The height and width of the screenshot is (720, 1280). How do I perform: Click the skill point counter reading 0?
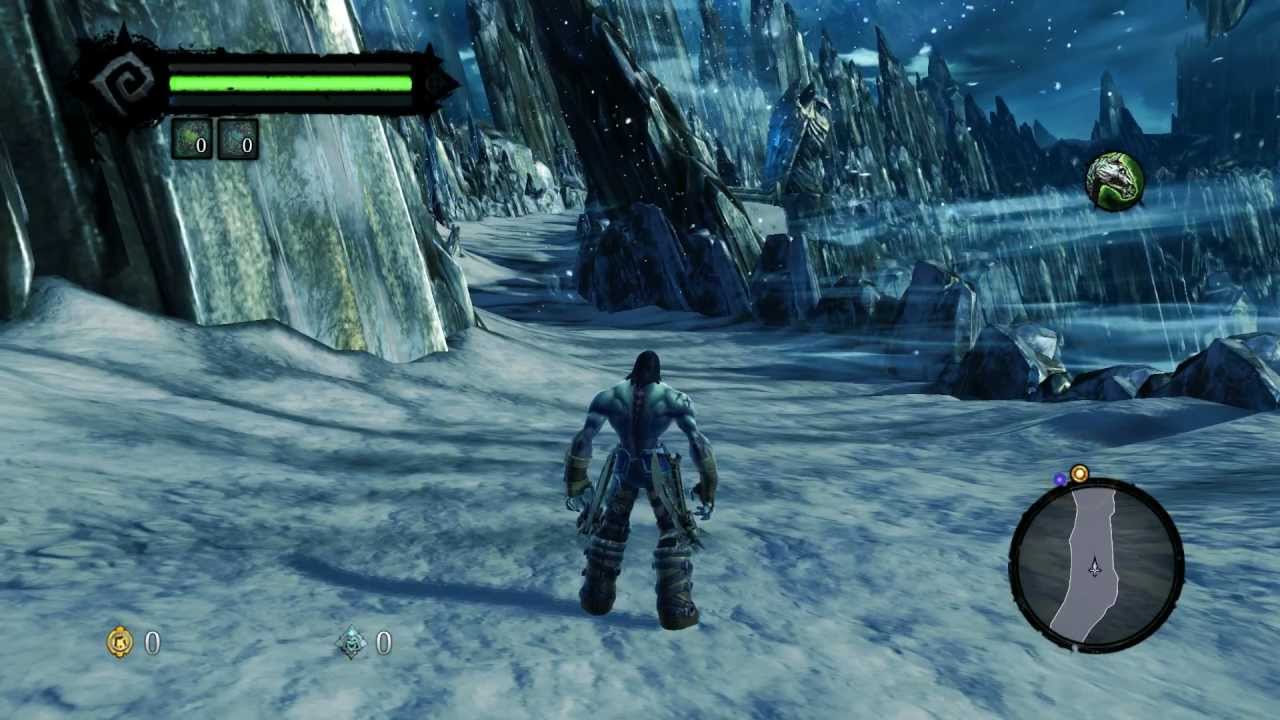[382, 644]
